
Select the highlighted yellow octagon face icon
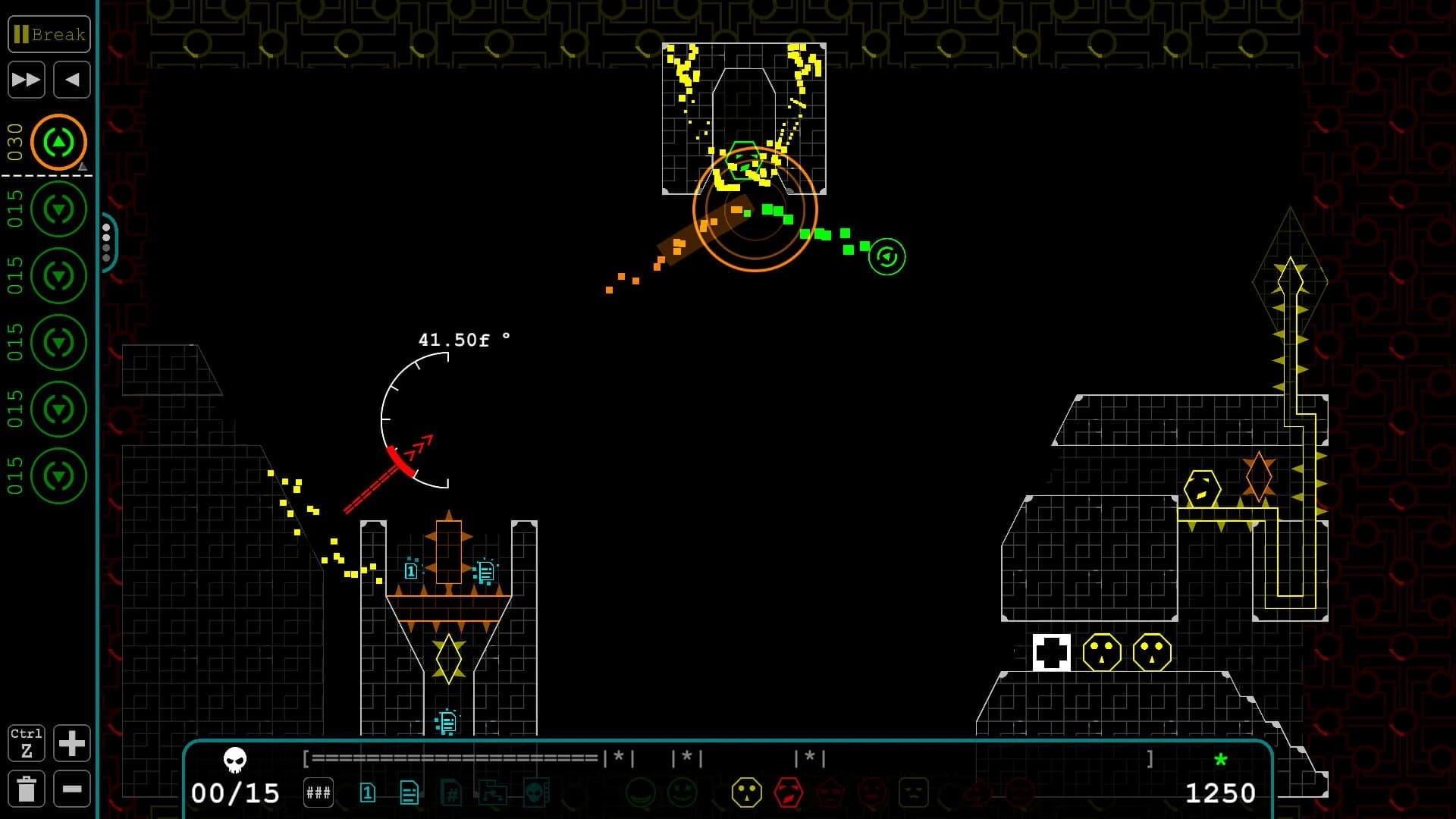tap(745, 792)
